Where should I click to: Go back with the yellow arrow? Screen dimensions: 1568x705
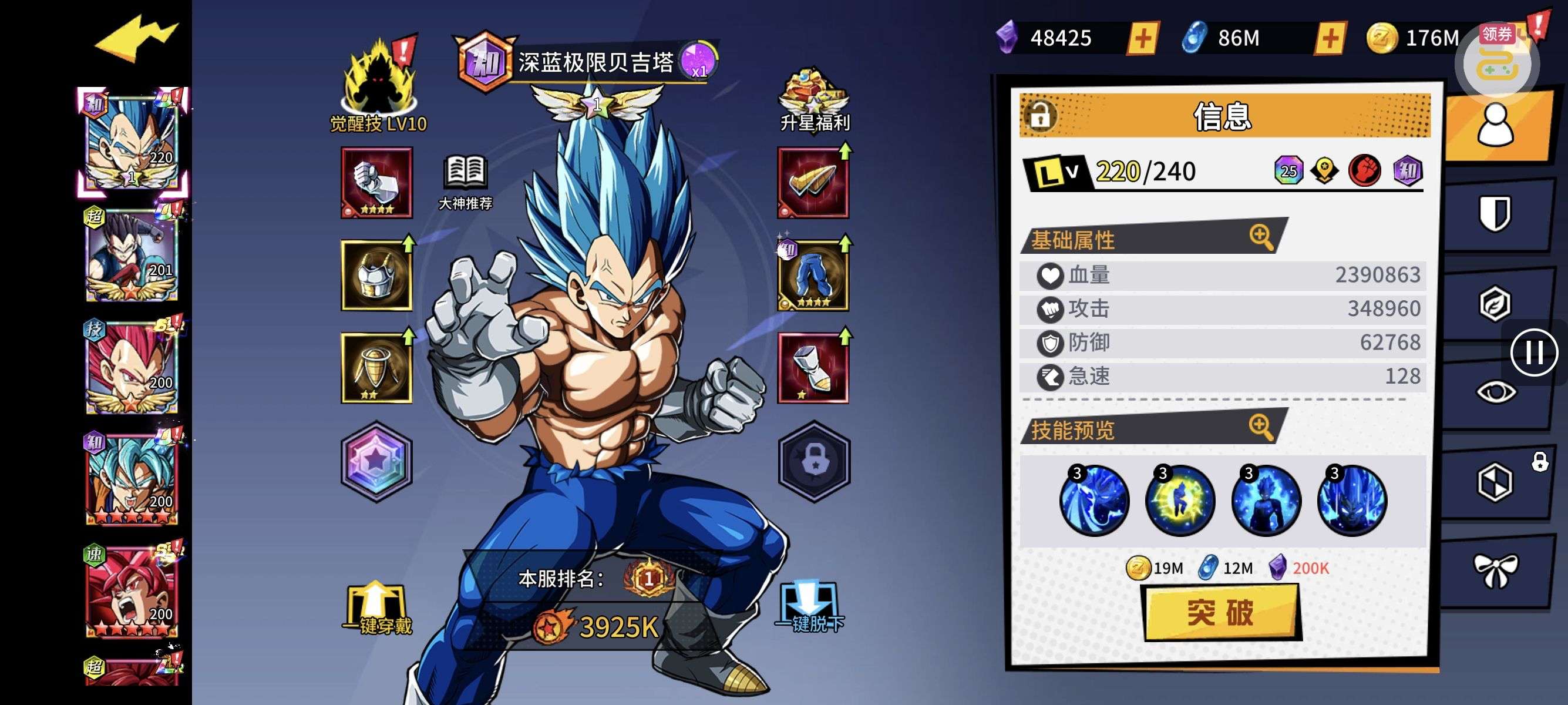[136, 39]
